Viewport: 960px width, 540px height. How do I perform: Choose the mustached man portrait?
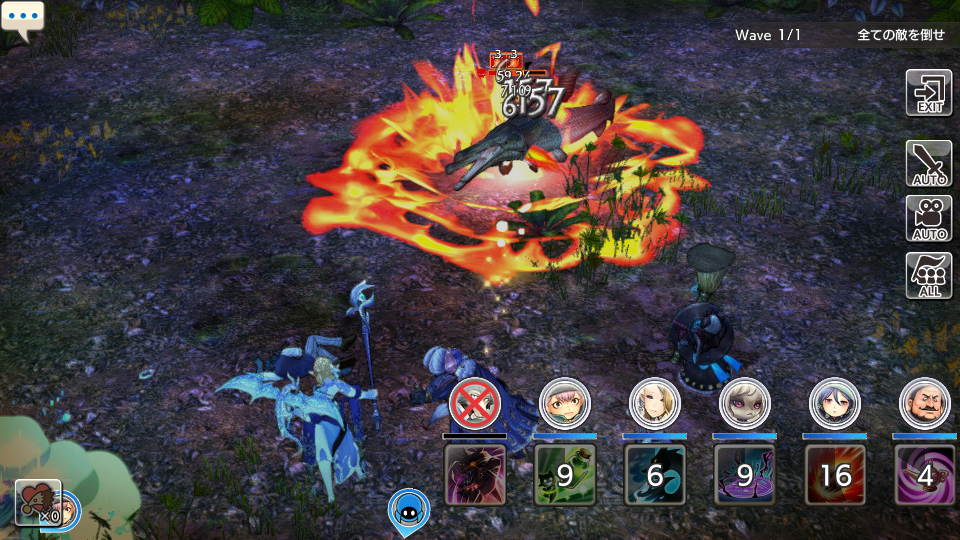(925, 403)
